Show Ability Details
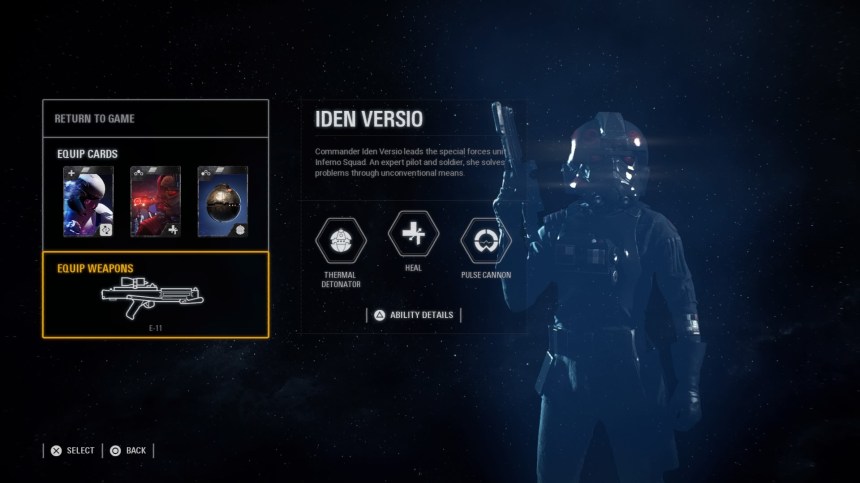Image resolution: width=860 pixels, height=483 pixels. [x=413, y=315]
